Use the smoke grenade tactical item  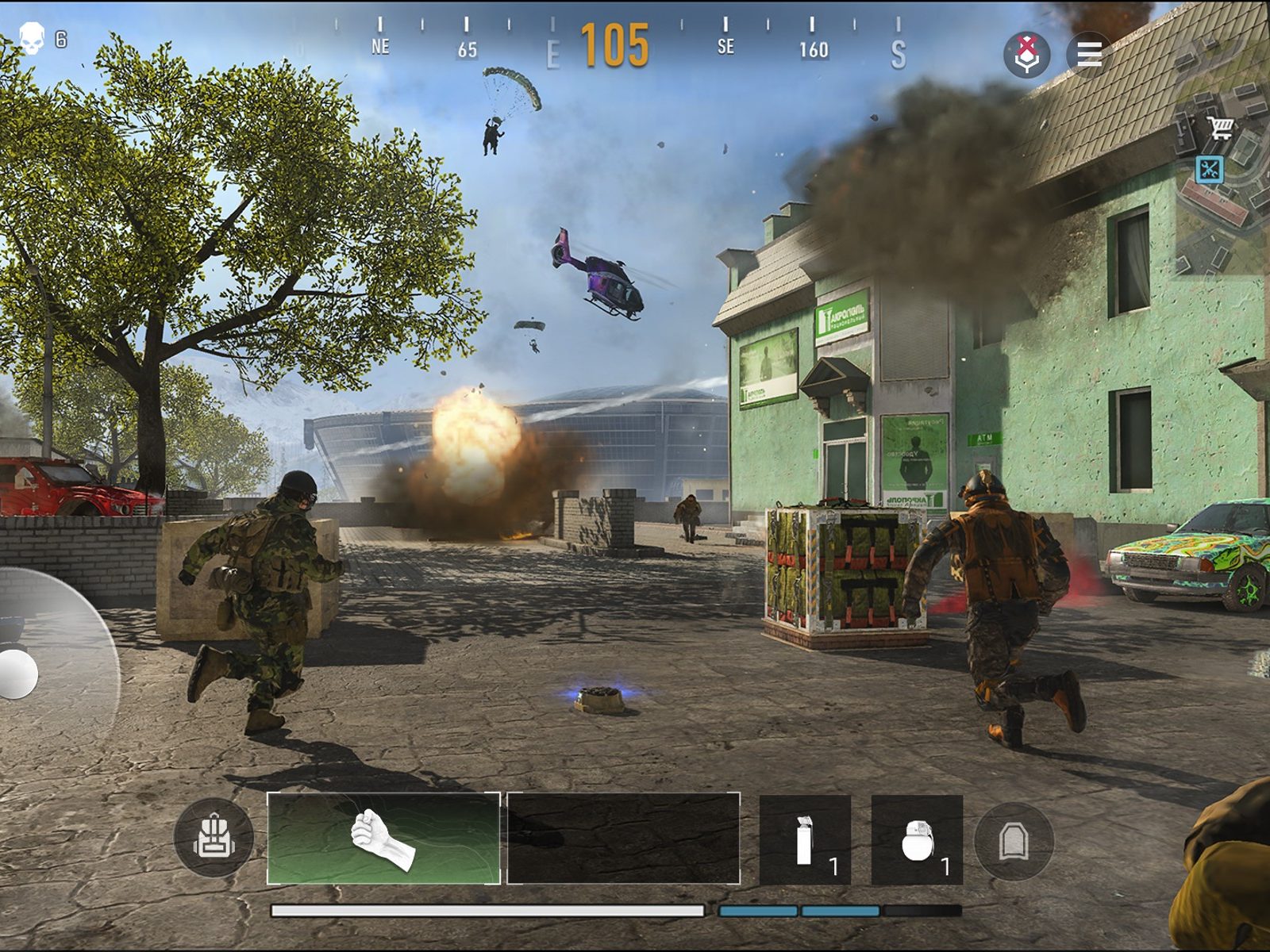point(805,839)
